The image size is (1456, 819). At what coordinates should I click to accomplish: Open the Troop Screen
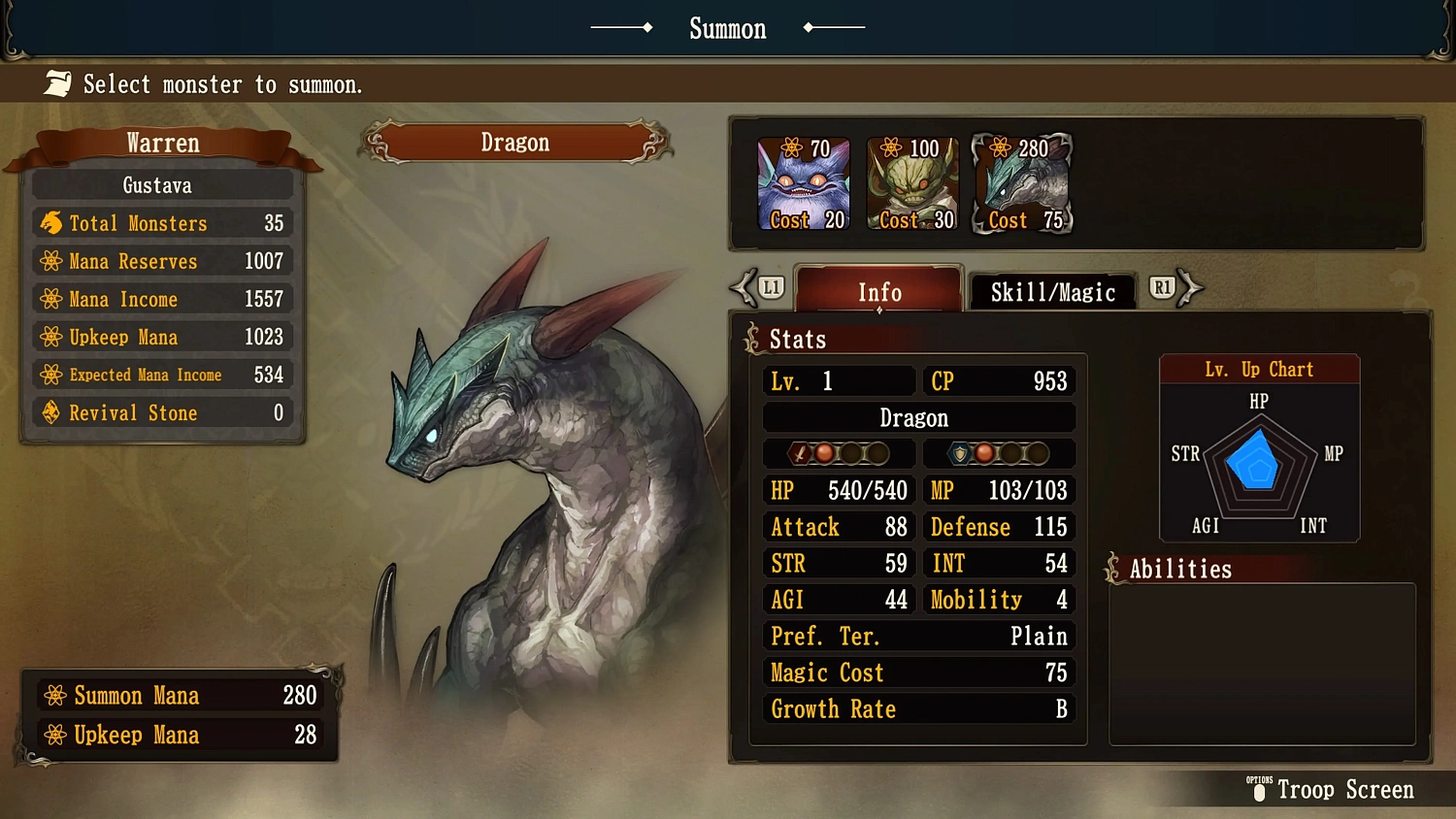(1345, 789)
